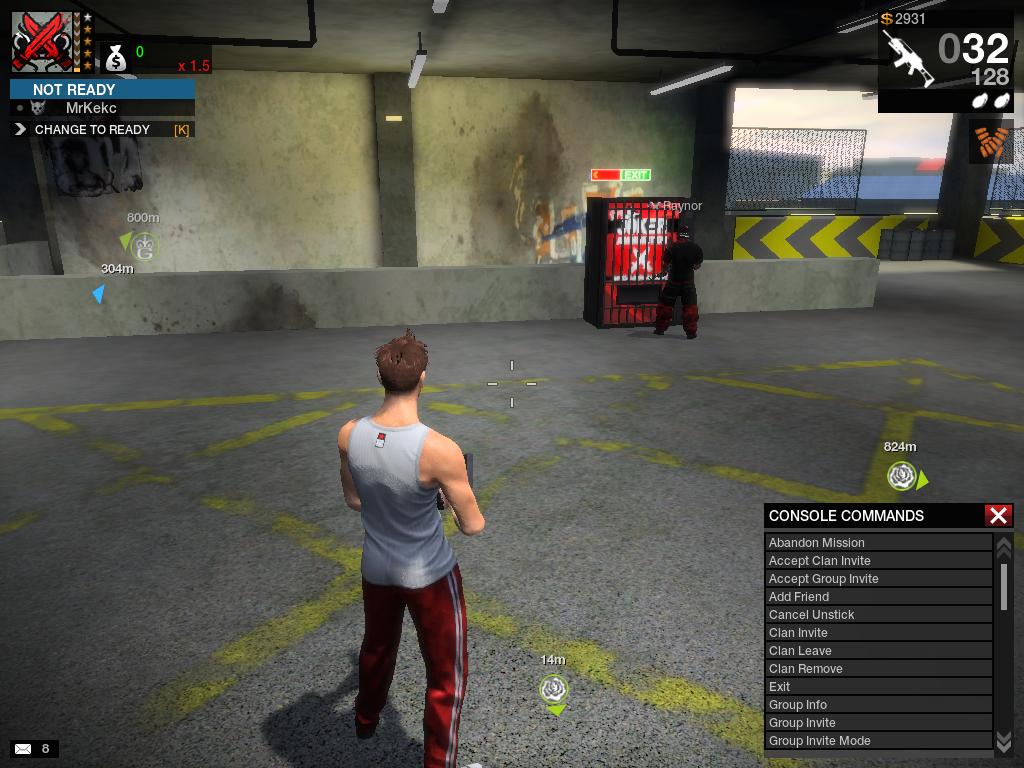Click the crossed-guns faction emblem

point(40,41)
